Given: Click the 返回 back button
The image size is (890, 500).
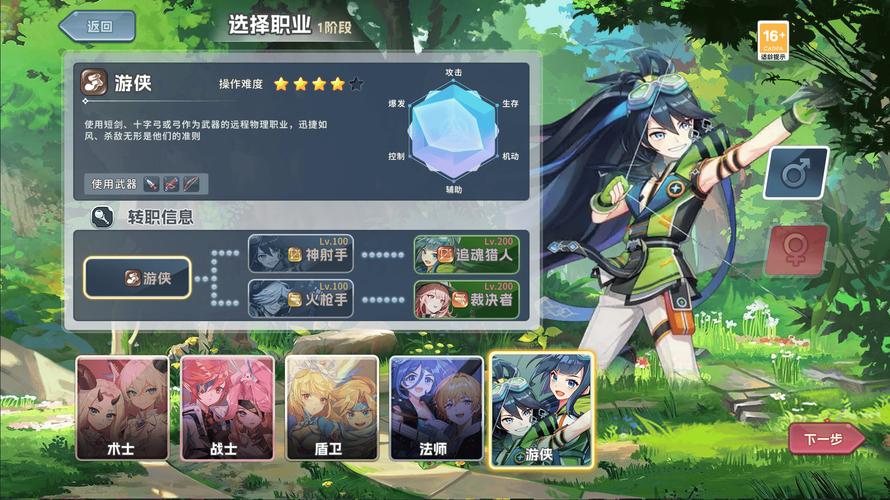Looking at the screenshot, I should coord(98,27).
